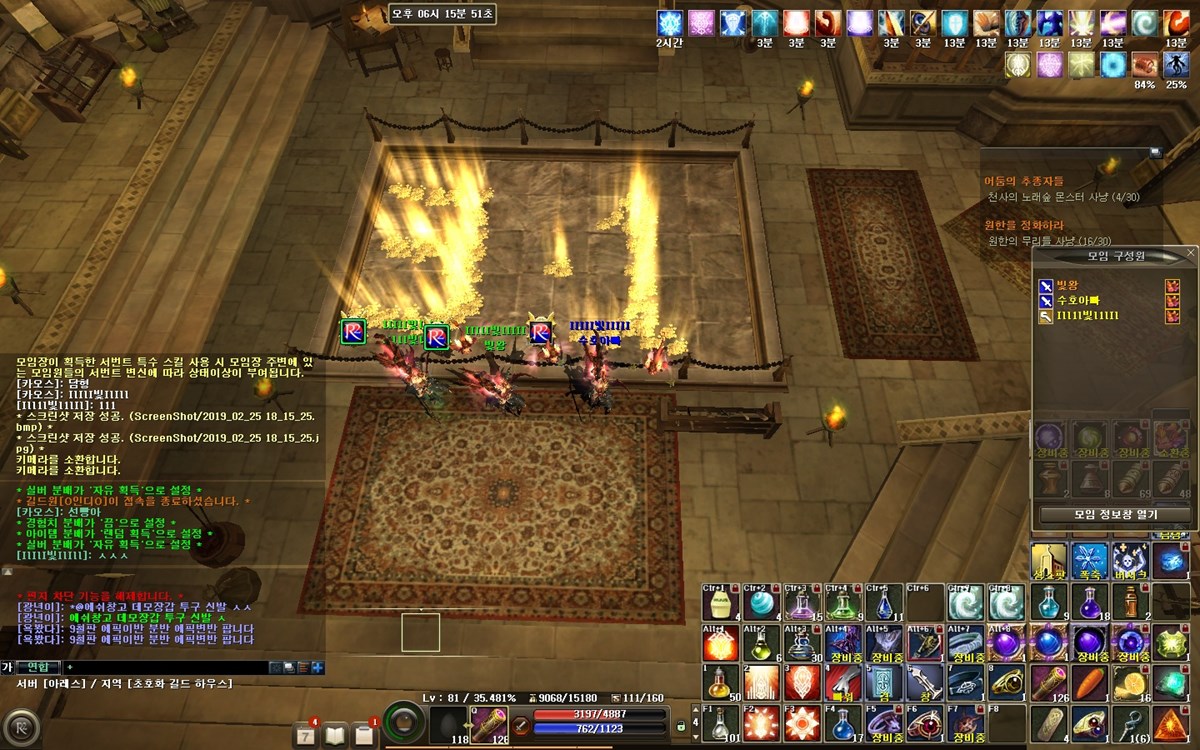Switch the chat channel via the 연합 button
This screenshot has width=1200, height=750.
pos(38,667)
